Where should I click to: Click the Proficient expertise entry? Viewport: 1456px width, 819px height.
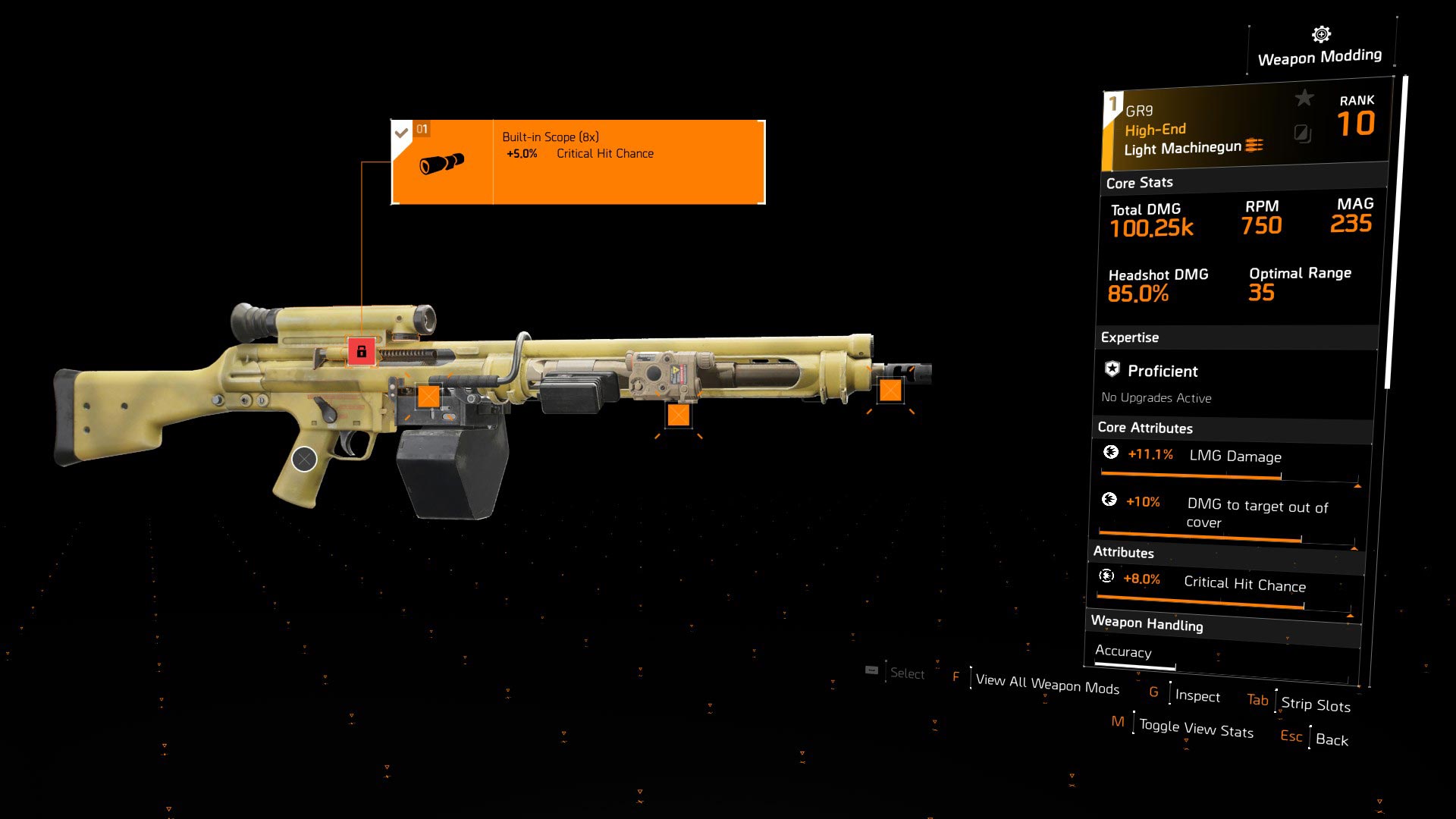click(1162, 372)
